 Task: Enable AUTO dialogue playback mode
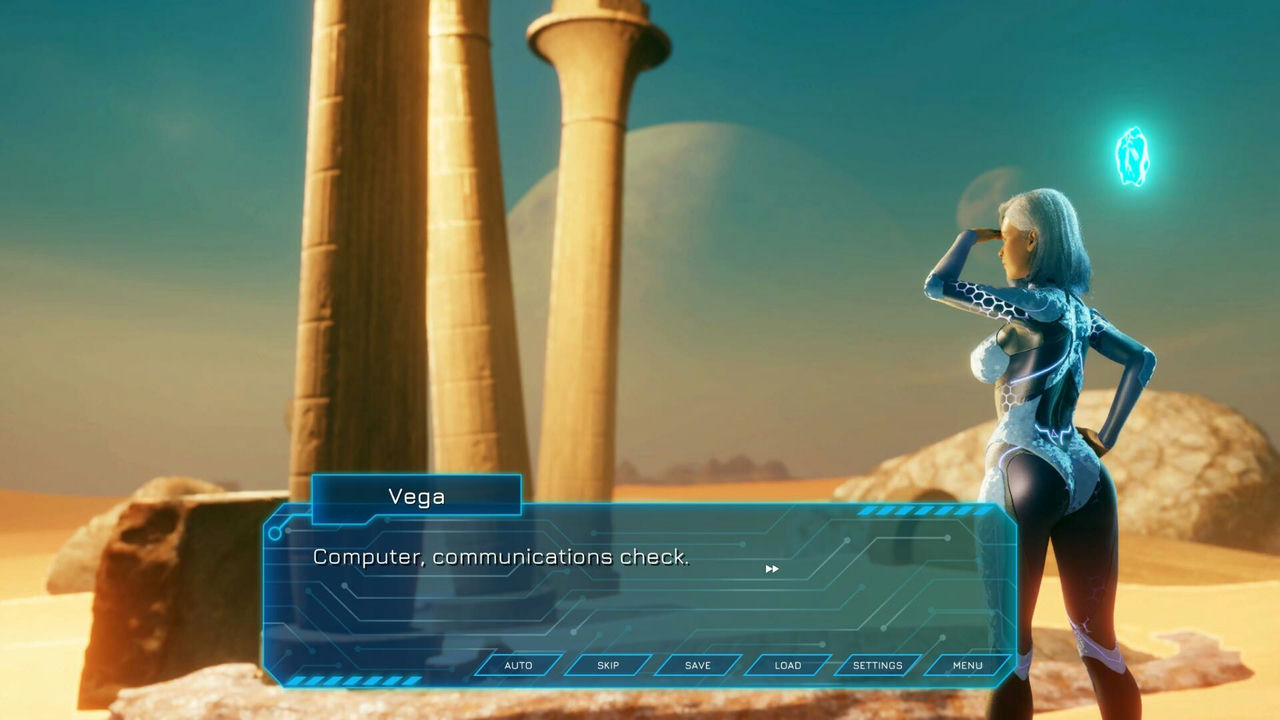(x=516, y=665)
